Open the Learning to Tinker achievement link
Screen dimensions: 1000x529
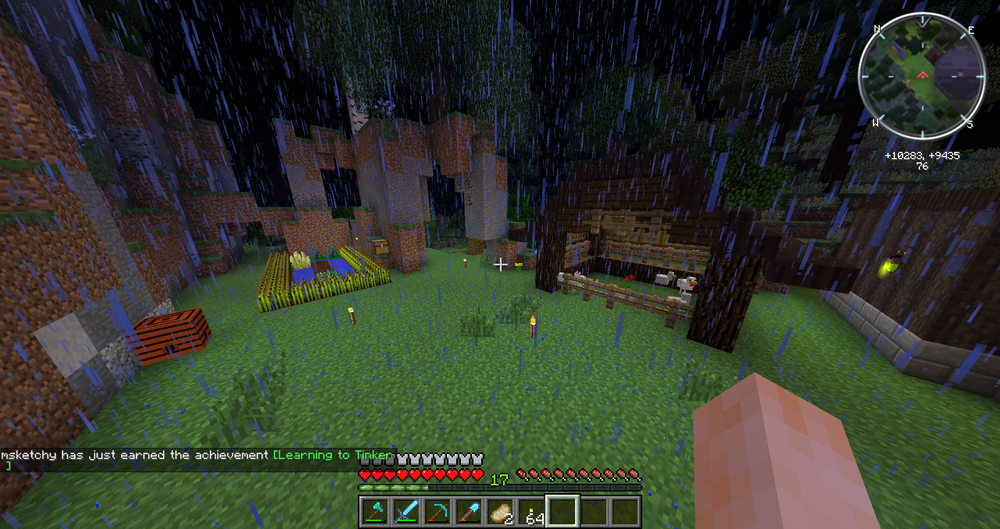pyautogui.click(x=334, y=455)
